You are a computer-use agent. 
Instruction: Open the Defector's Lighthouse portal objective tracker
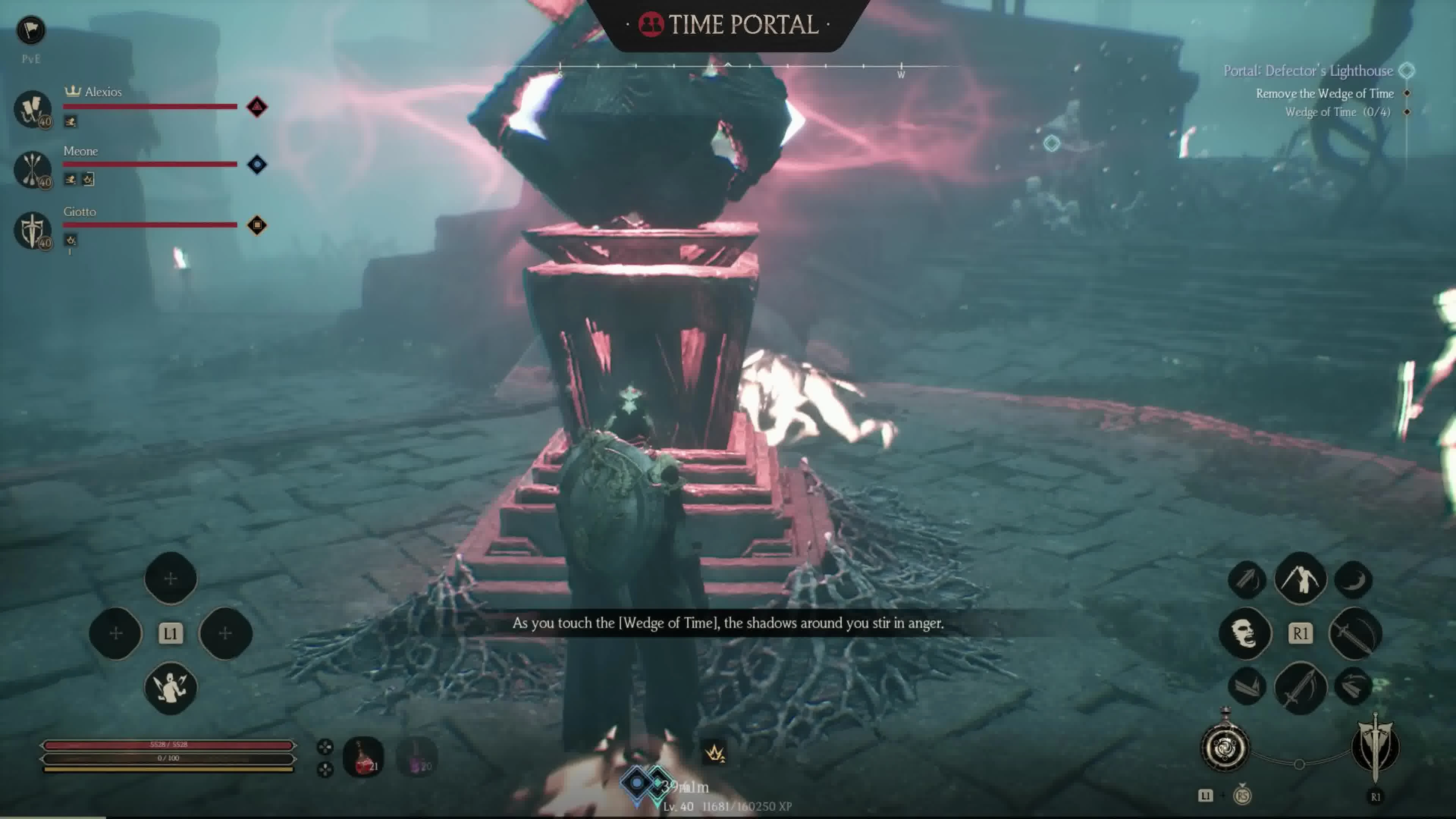pyautogui.click(x=1308, y=71)
